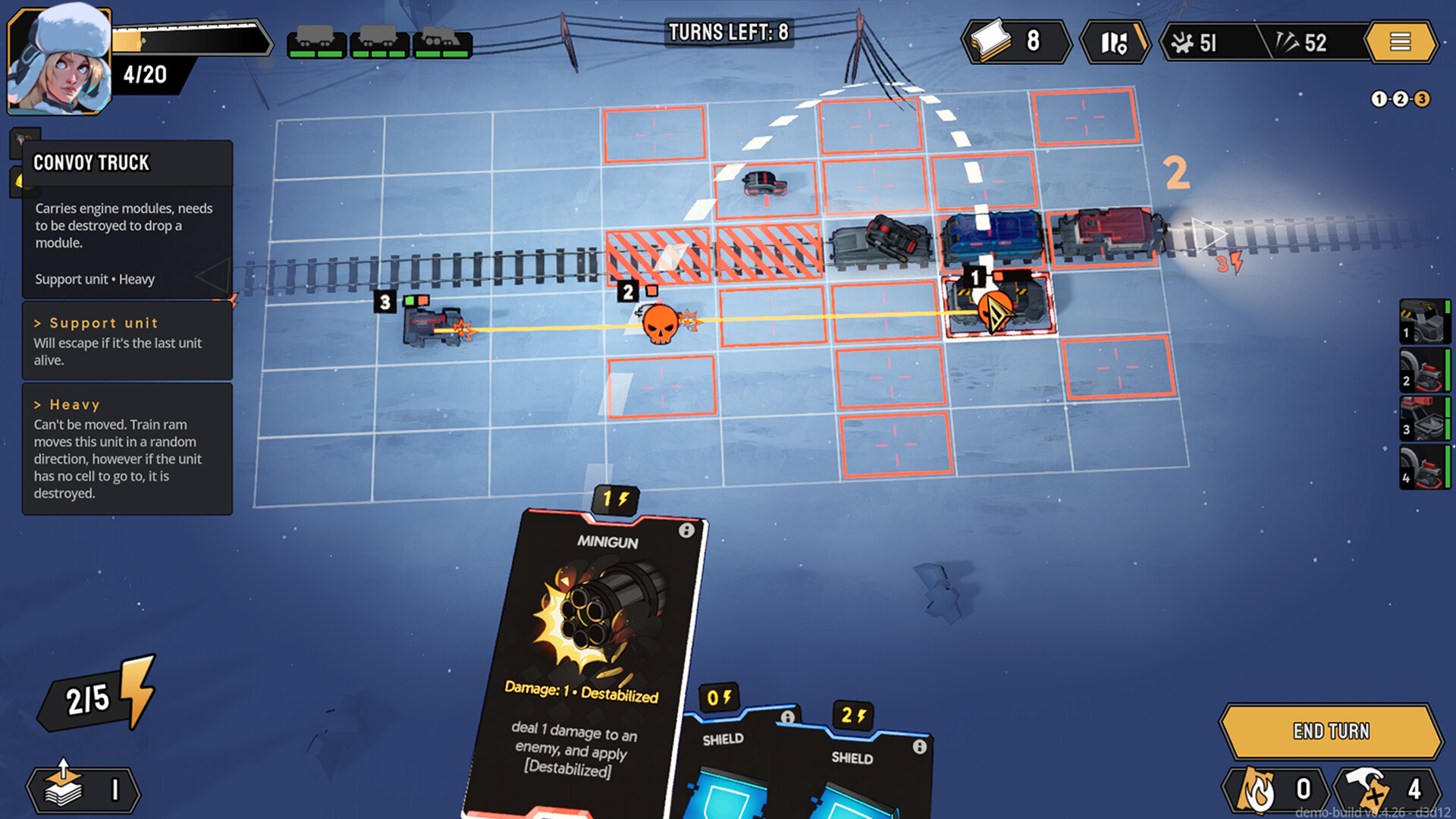Open the route map button
This screenshot has width=1456, height=819.
[1113, 42]
